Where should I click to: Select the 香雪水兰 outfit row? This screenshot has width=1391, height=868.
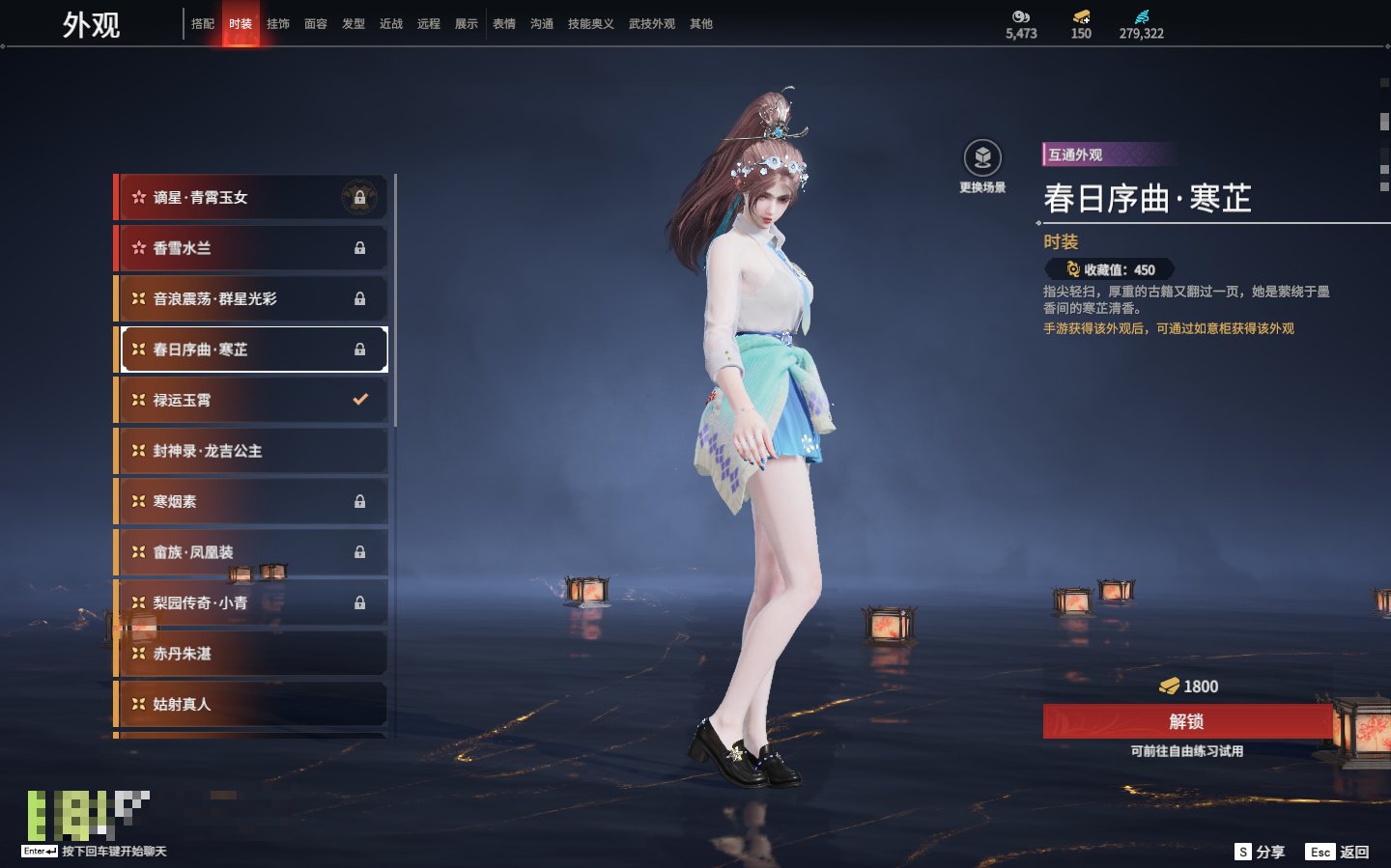click(251, 248)
